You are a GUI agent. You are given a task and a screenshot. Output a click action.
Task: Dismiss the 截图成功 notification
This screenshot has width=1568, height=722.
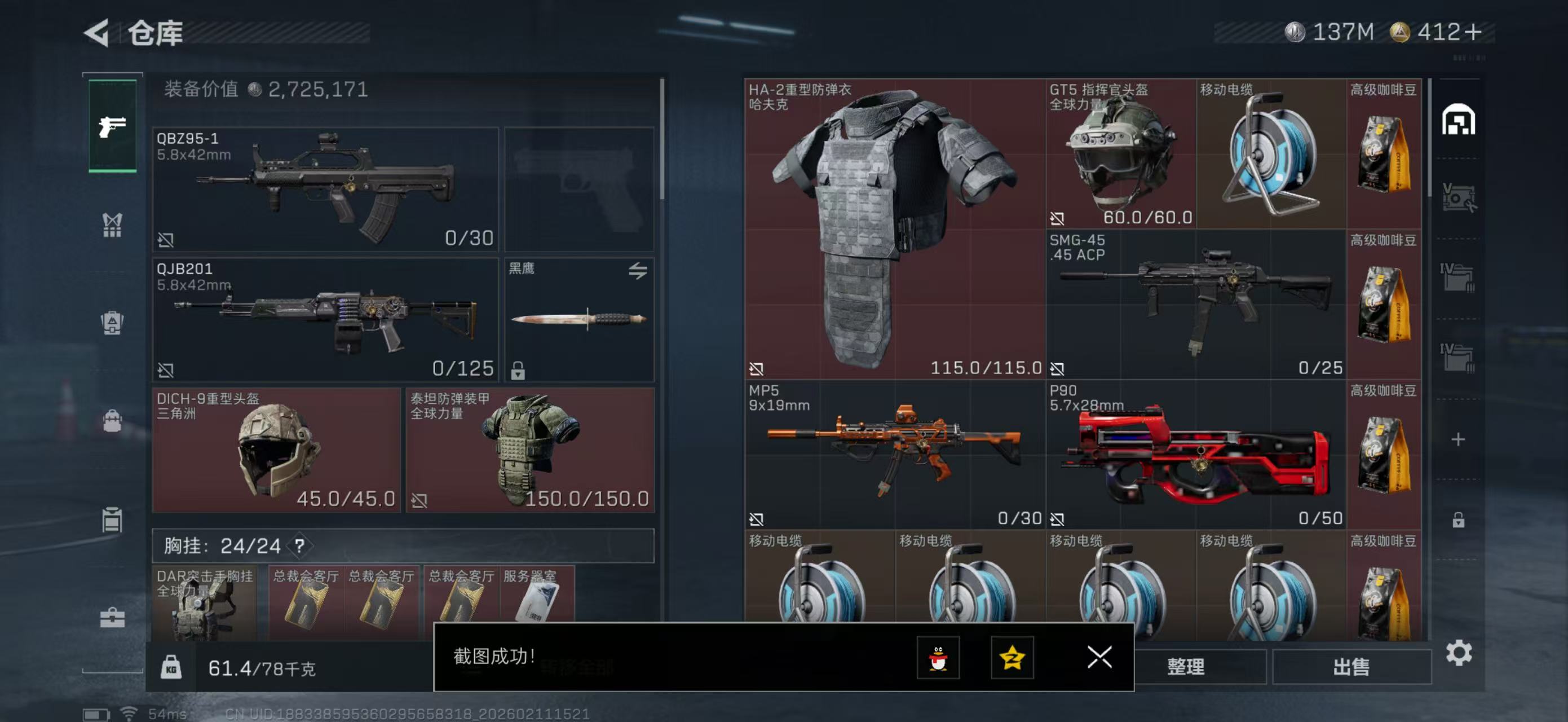(x=1099, y=658)
